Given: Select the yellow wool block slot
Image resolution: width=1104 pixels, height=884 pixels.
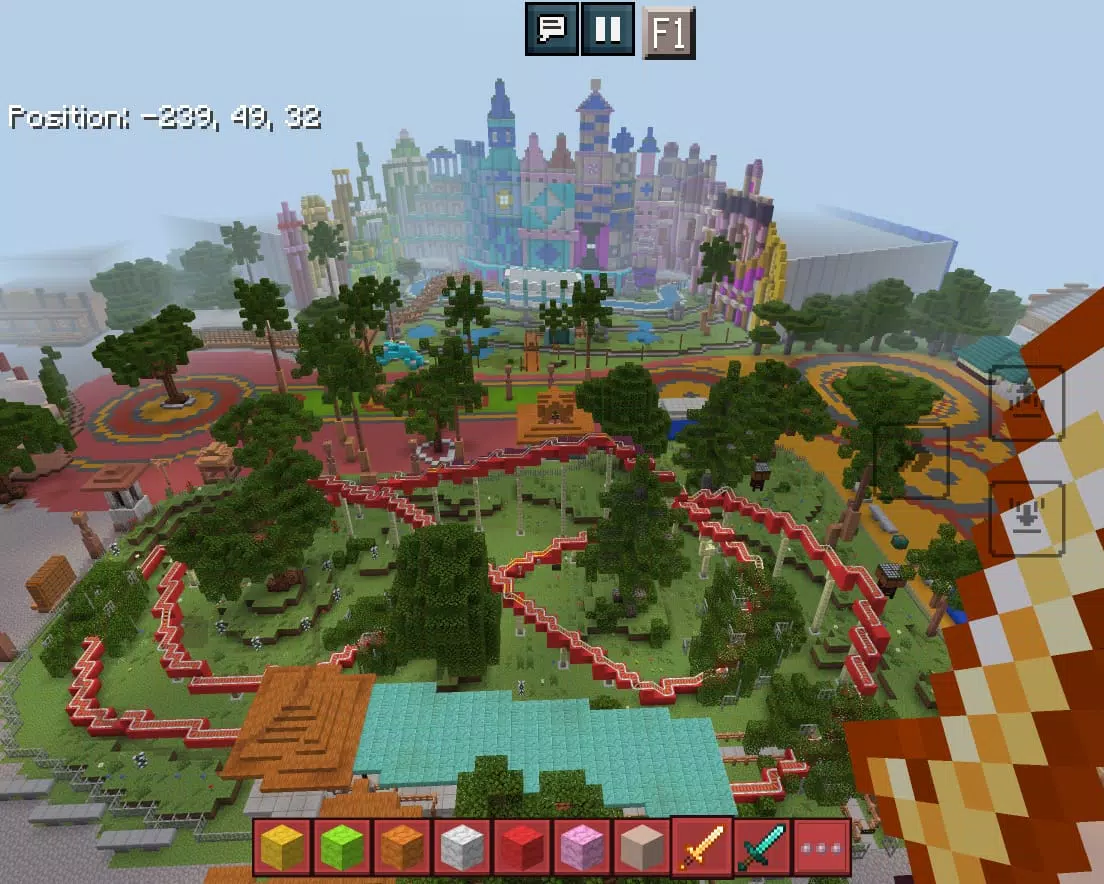Looking at the screenshot, I should (x=282, y=847).
